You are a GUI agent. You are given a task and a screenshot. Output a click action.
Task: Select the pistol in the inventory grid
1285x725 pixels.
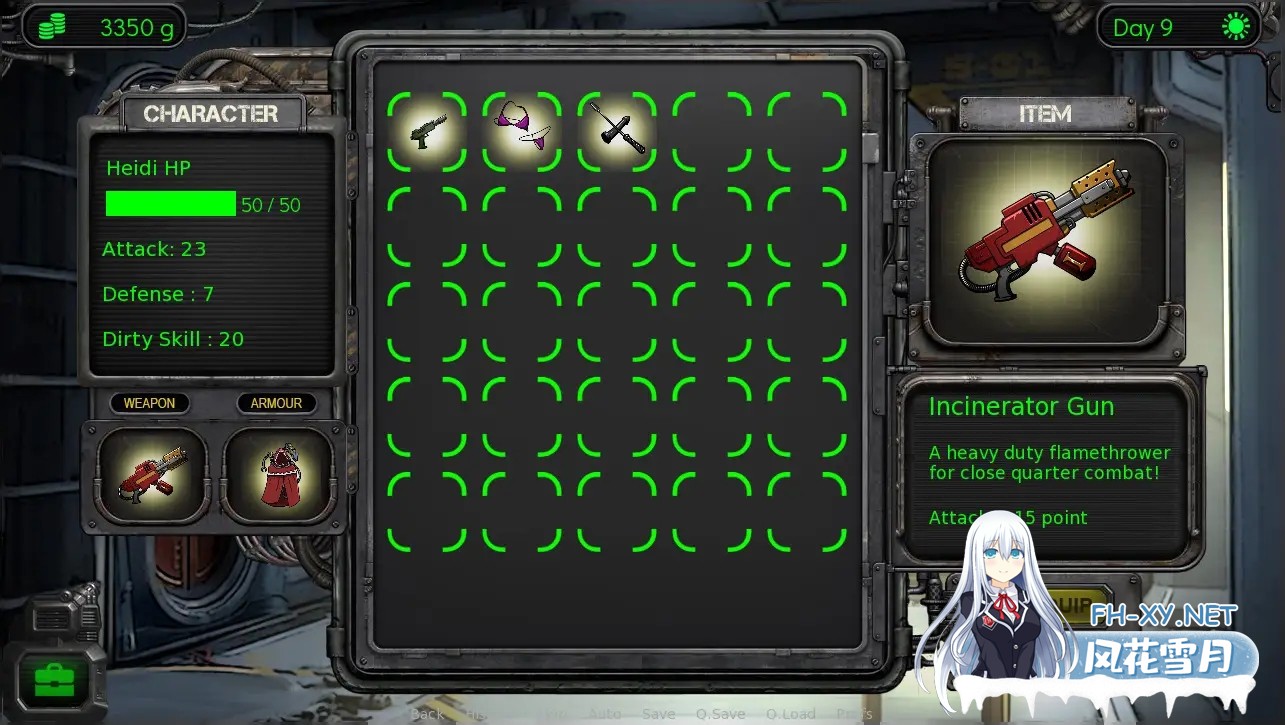pos(425,131)
